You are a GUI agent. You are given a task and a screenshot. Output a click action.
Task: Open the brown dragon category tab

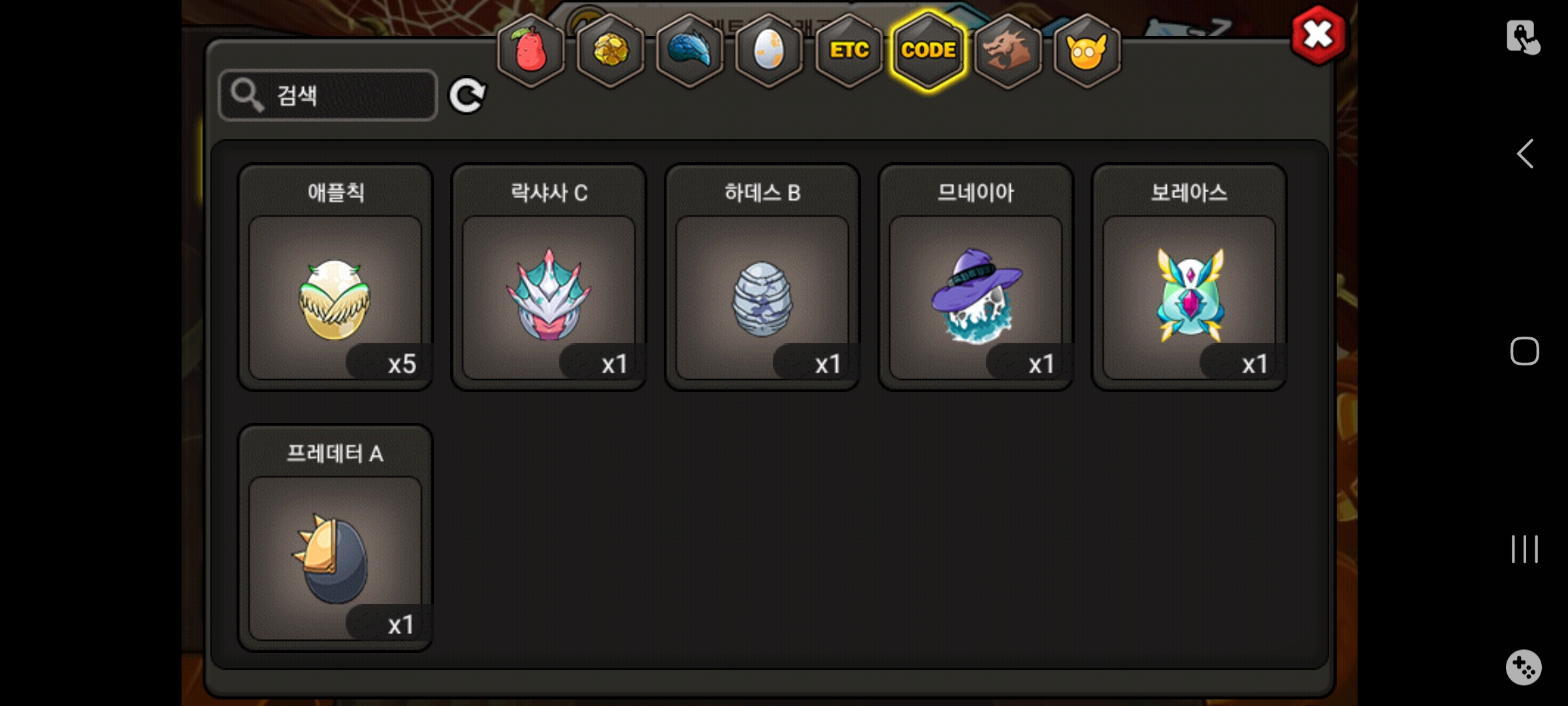(1007, 51)
